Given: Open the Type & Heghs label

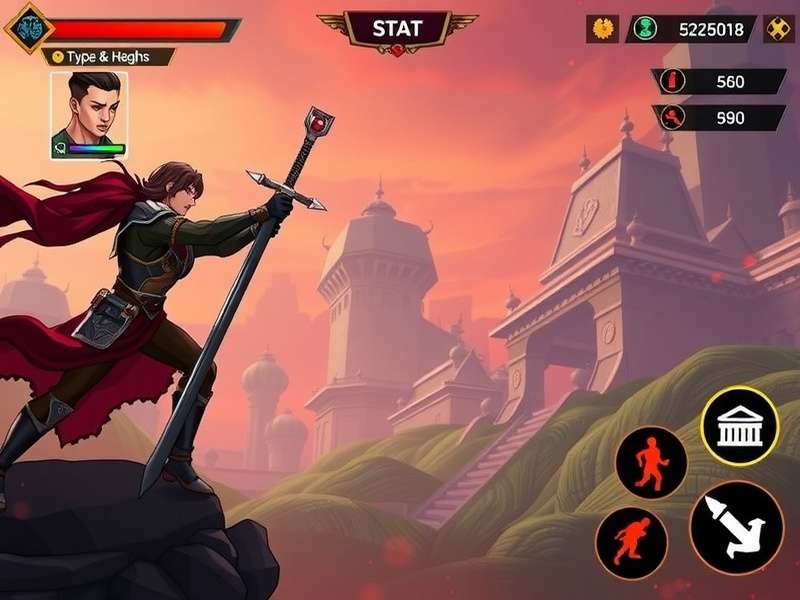Looking at the screenshot, I should click(x=107, y=57).
